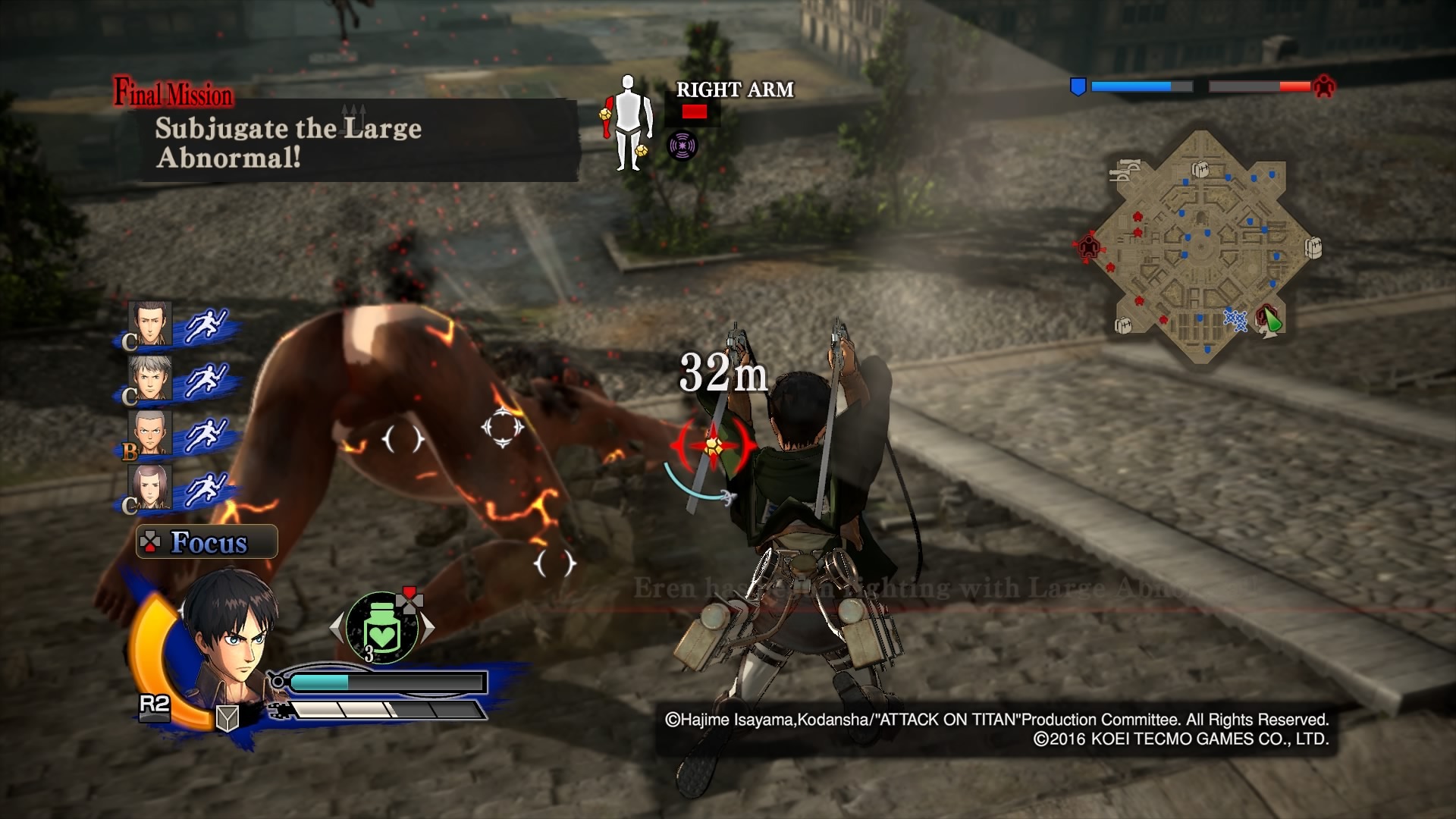Click the left item-cycle arrow
Image resolution: width=1456 pixels, height=819 pixels.
(x=337, y=627)
